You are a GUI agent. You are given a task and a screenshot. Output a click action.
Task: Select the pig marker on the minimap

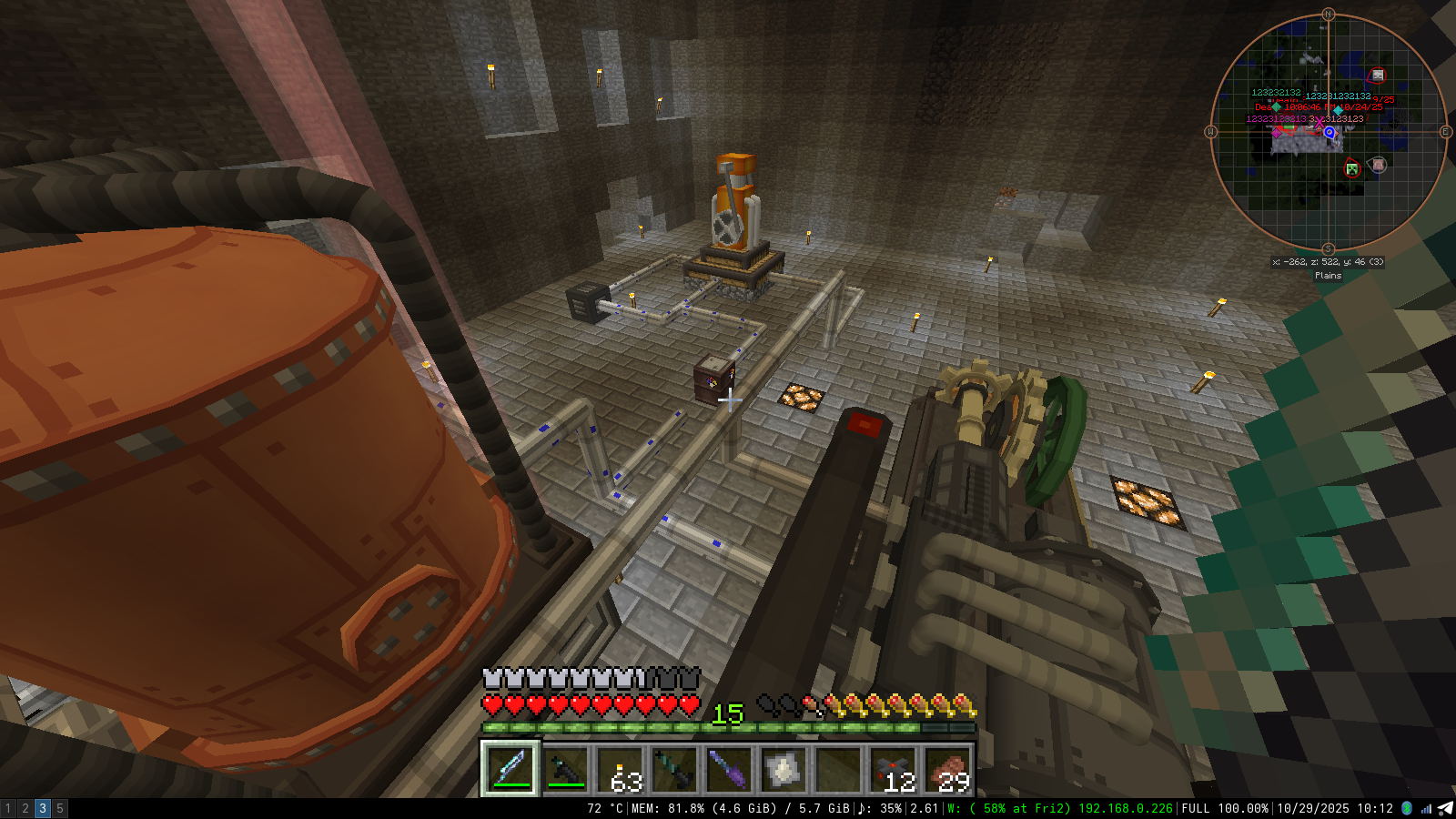click(1379, 165)
